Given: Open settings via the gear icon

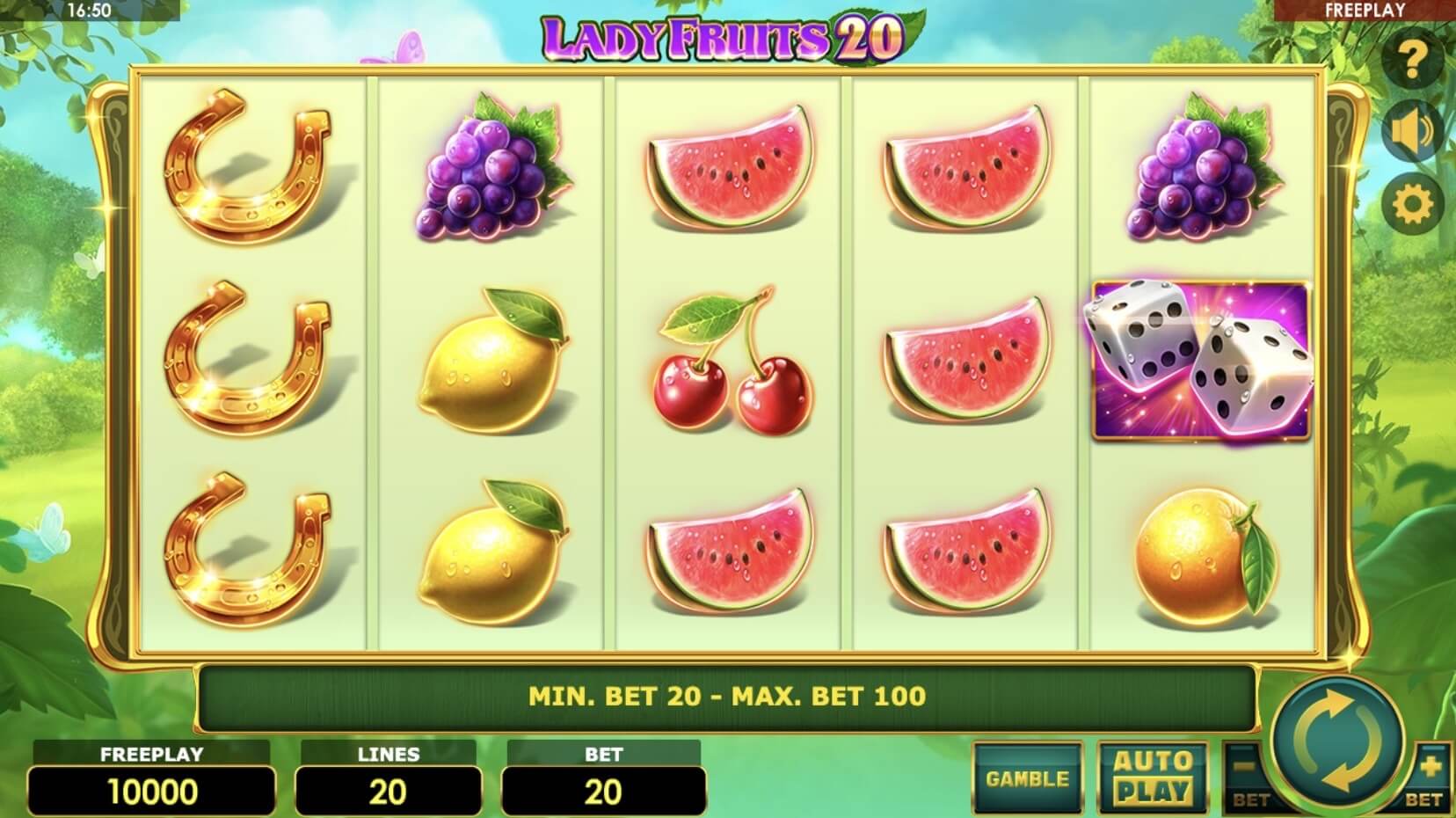Looking at the screenshot, I should click(1413, 204).
